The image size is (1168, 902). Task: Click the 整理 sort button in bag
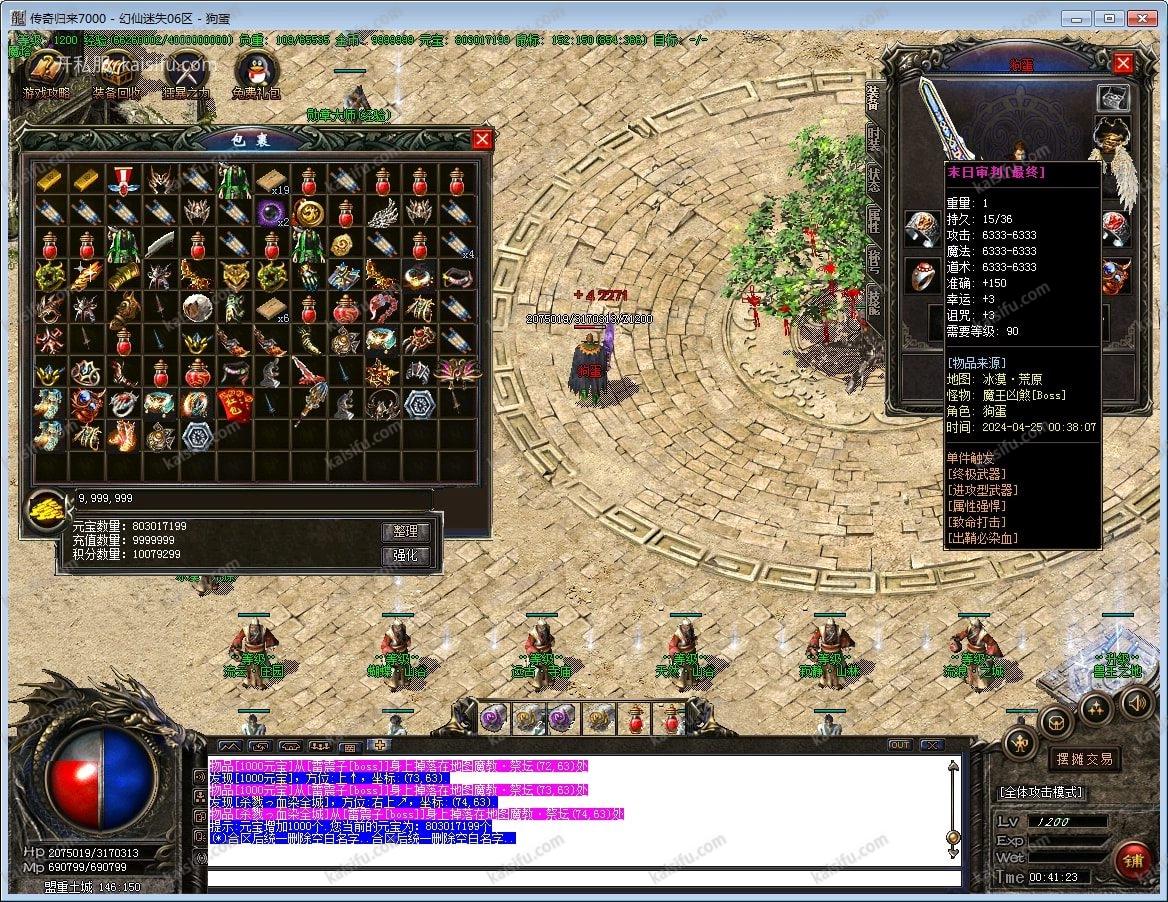tap(406, 532)
